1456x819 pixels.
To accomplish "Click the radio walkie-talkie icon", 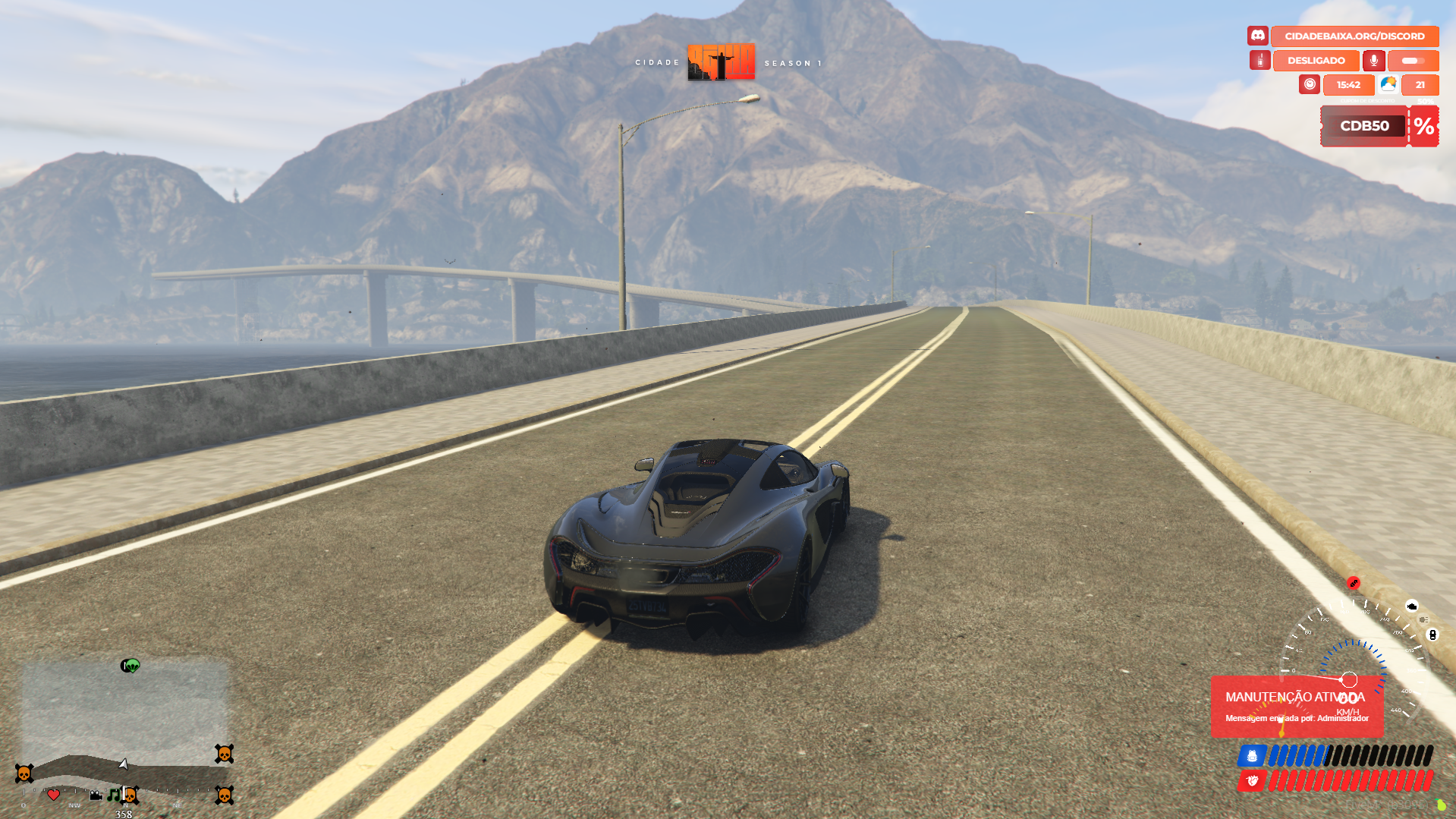I will (1259, 61).
